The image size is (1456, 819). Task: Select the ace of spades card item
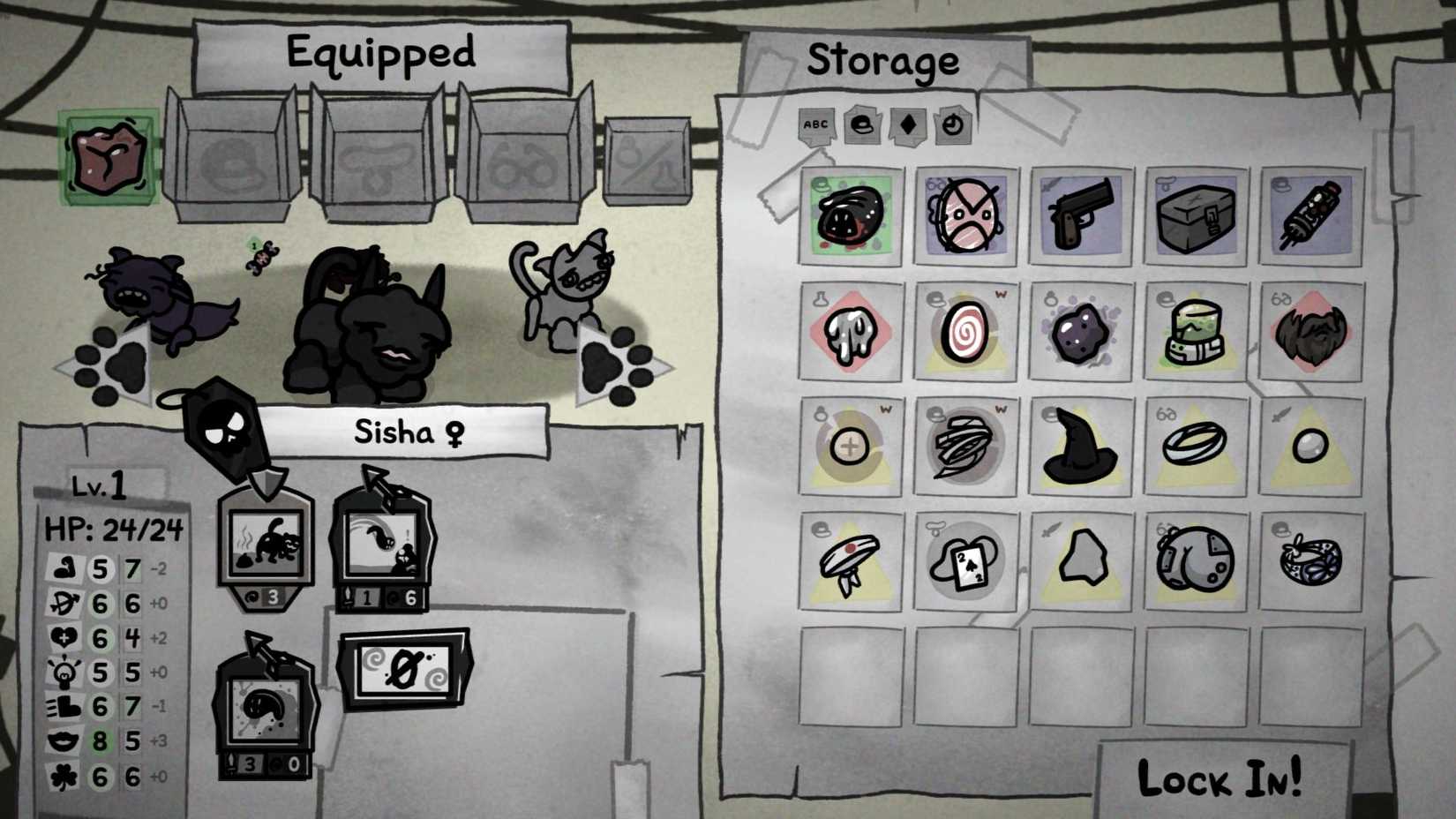point(964,560)
